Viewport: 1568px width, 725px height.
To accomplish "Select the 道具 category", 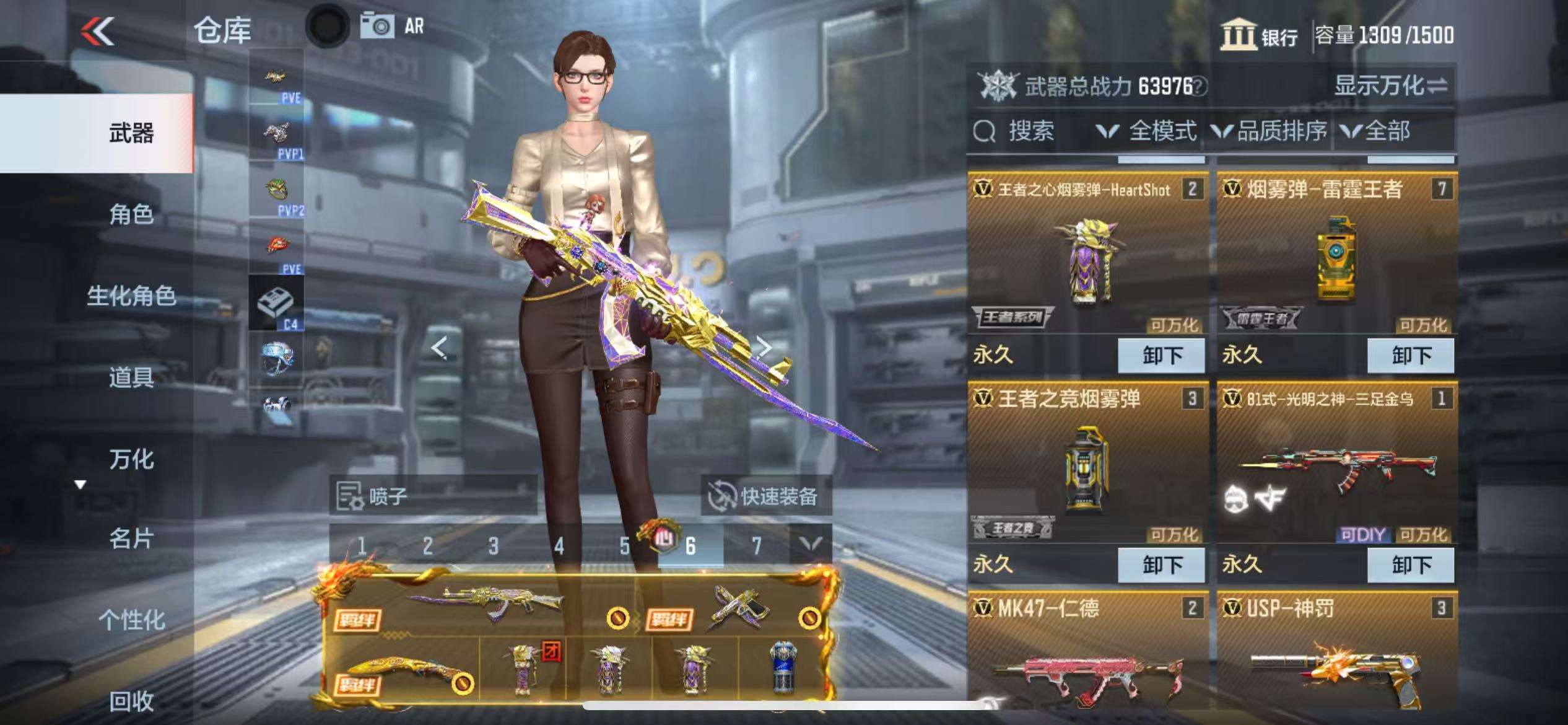I will coord(131,377).
